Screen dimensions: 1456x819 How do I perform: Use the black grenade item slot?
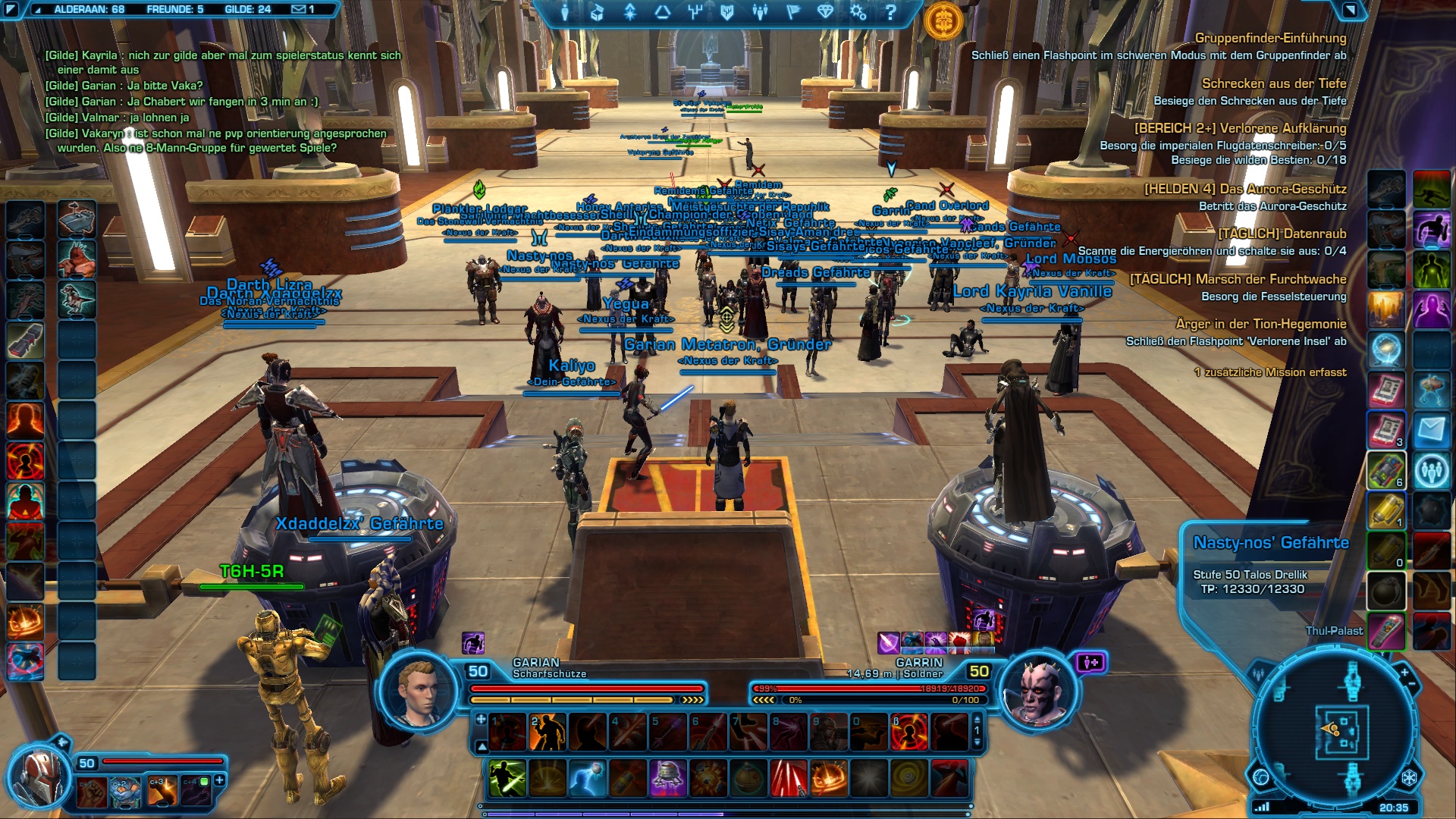(1385, 591)
